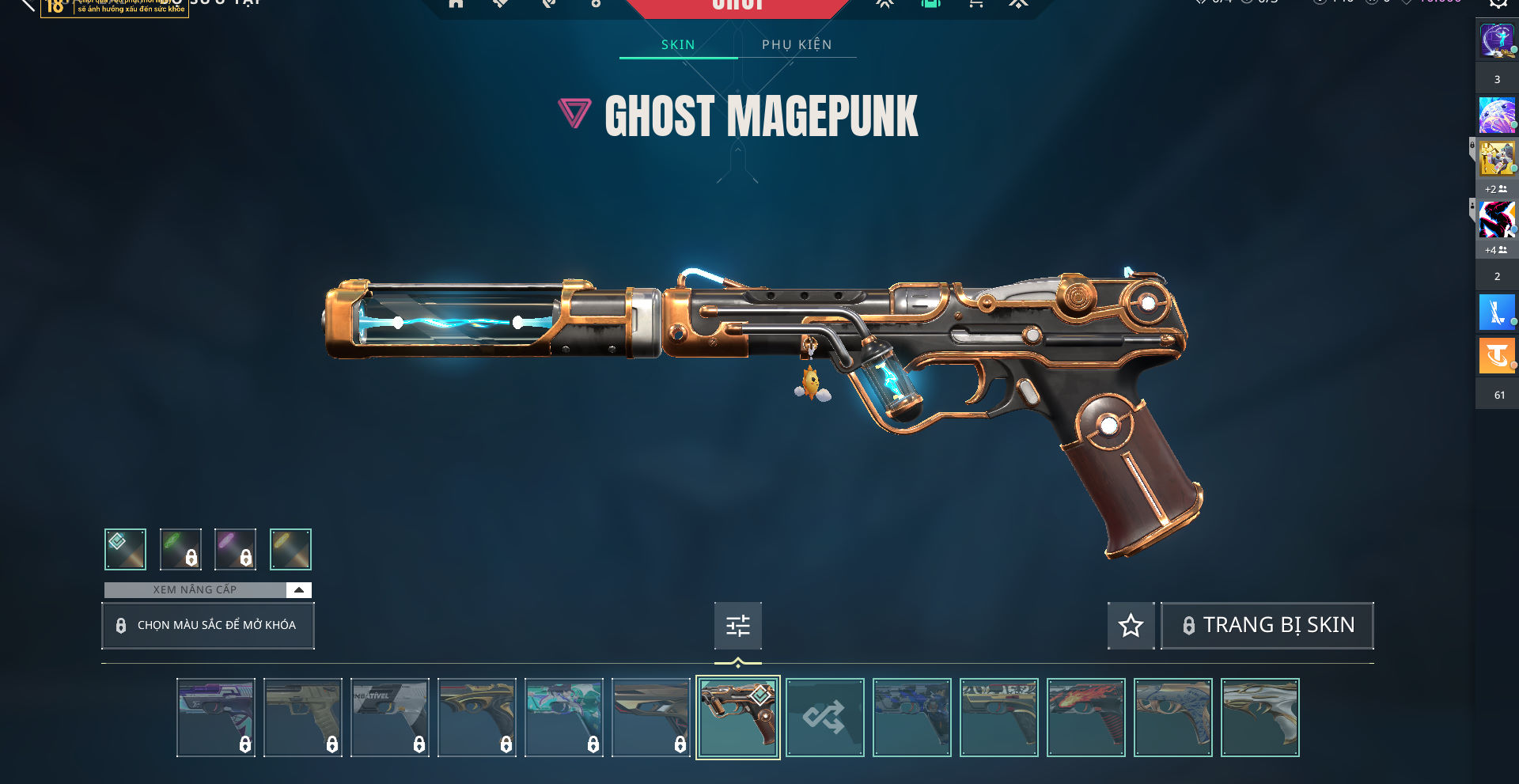Screen dimensions: 1519x784
Task: Select the default Magepunk color variant
Action: pyautogui.click(x=125, y=549)
